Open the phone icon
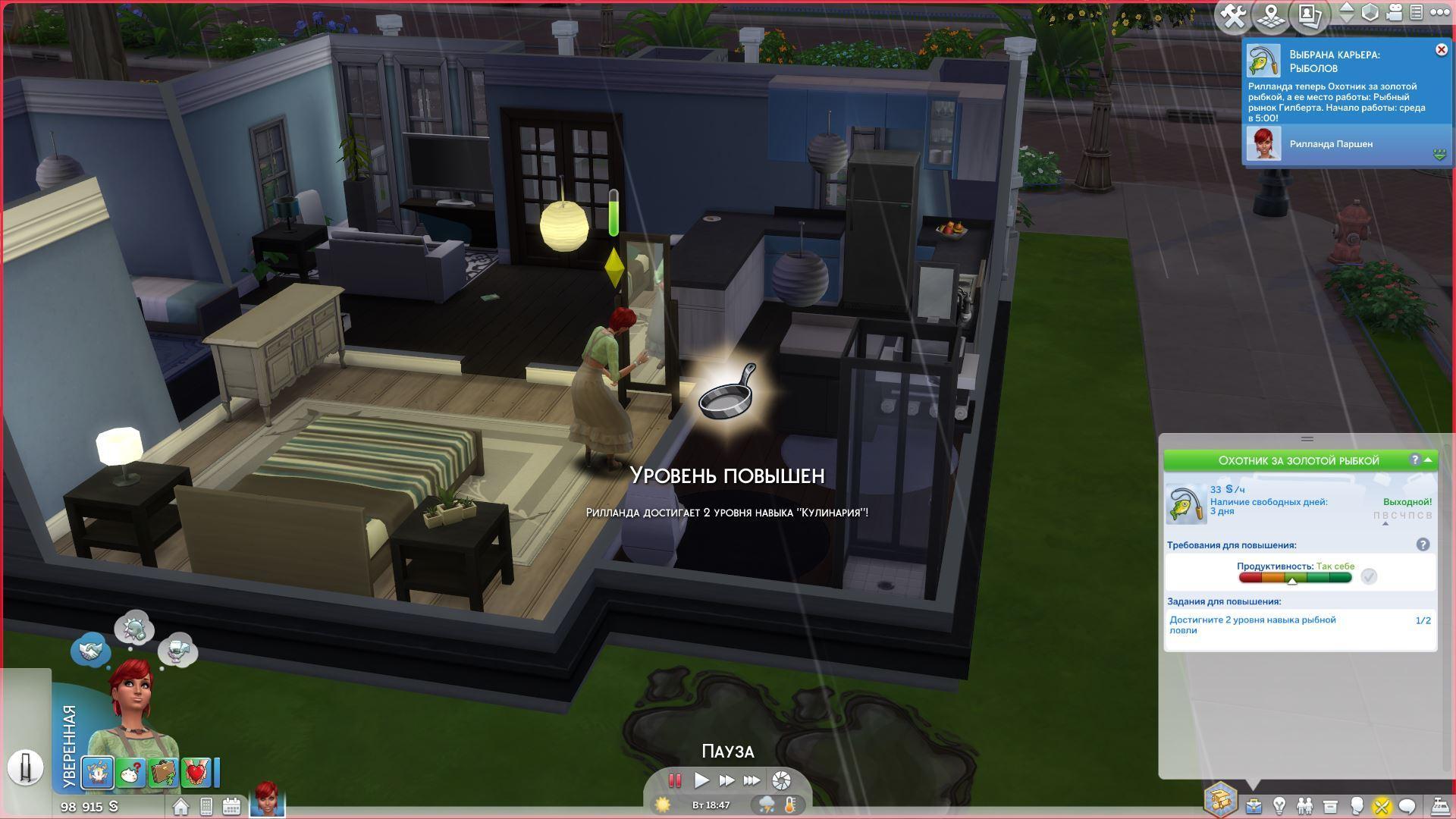This screenshot has width=1456, height=819. click(x=206, y=806)
